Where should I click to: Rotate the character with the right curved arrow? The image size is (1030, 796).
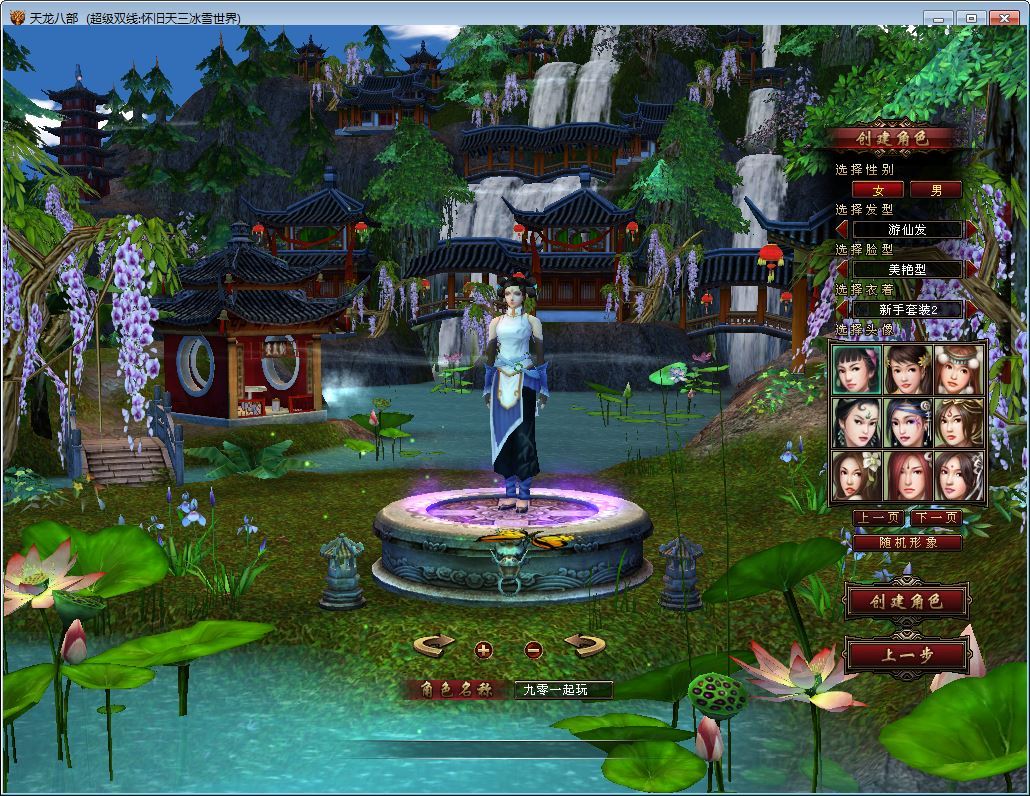click(x=585, y=645)
